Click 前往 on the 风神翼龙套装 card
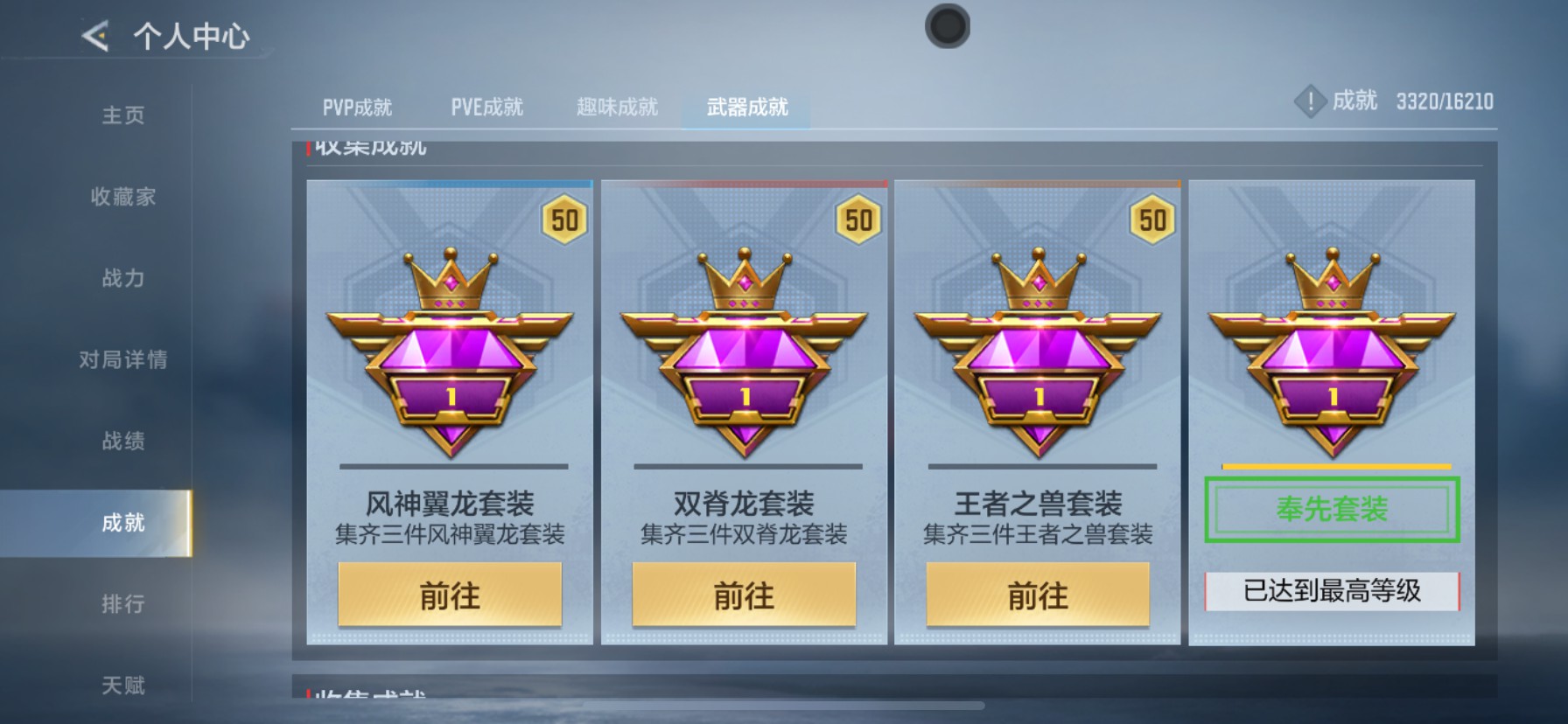This screenshot has width=1568, height=724. (x=449, y=597)
